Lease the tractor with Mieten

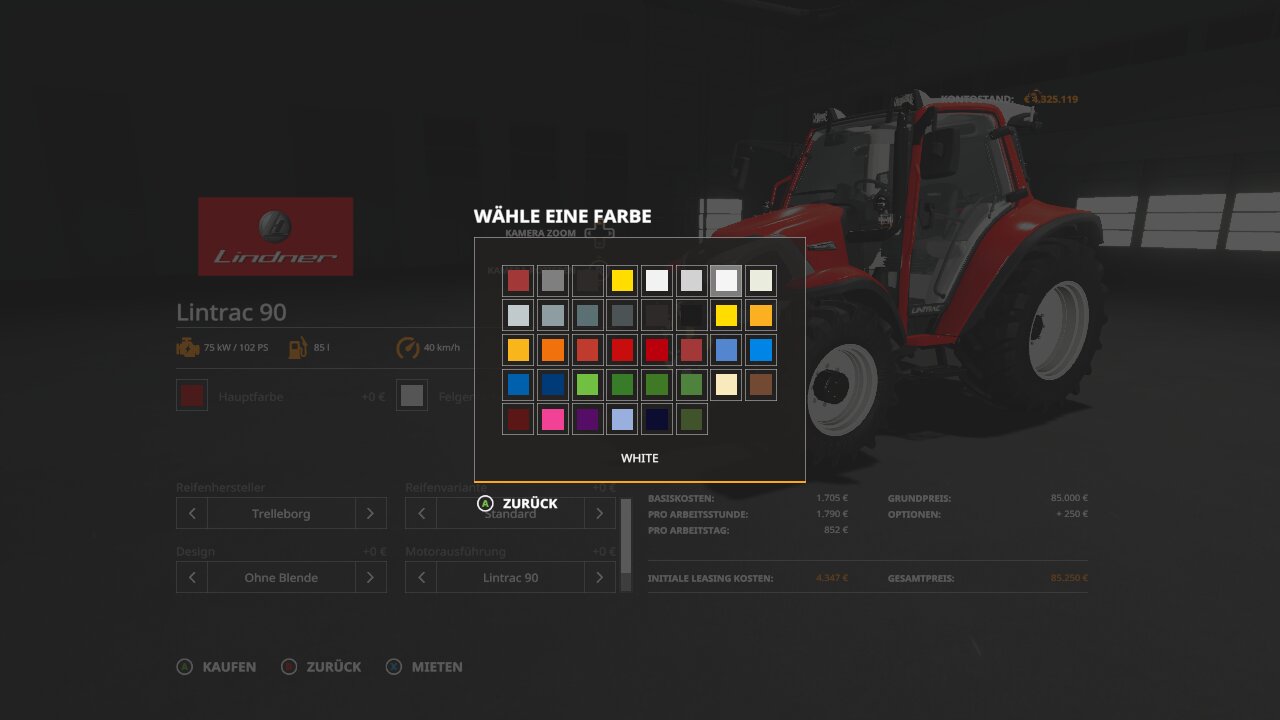point(426,667)
